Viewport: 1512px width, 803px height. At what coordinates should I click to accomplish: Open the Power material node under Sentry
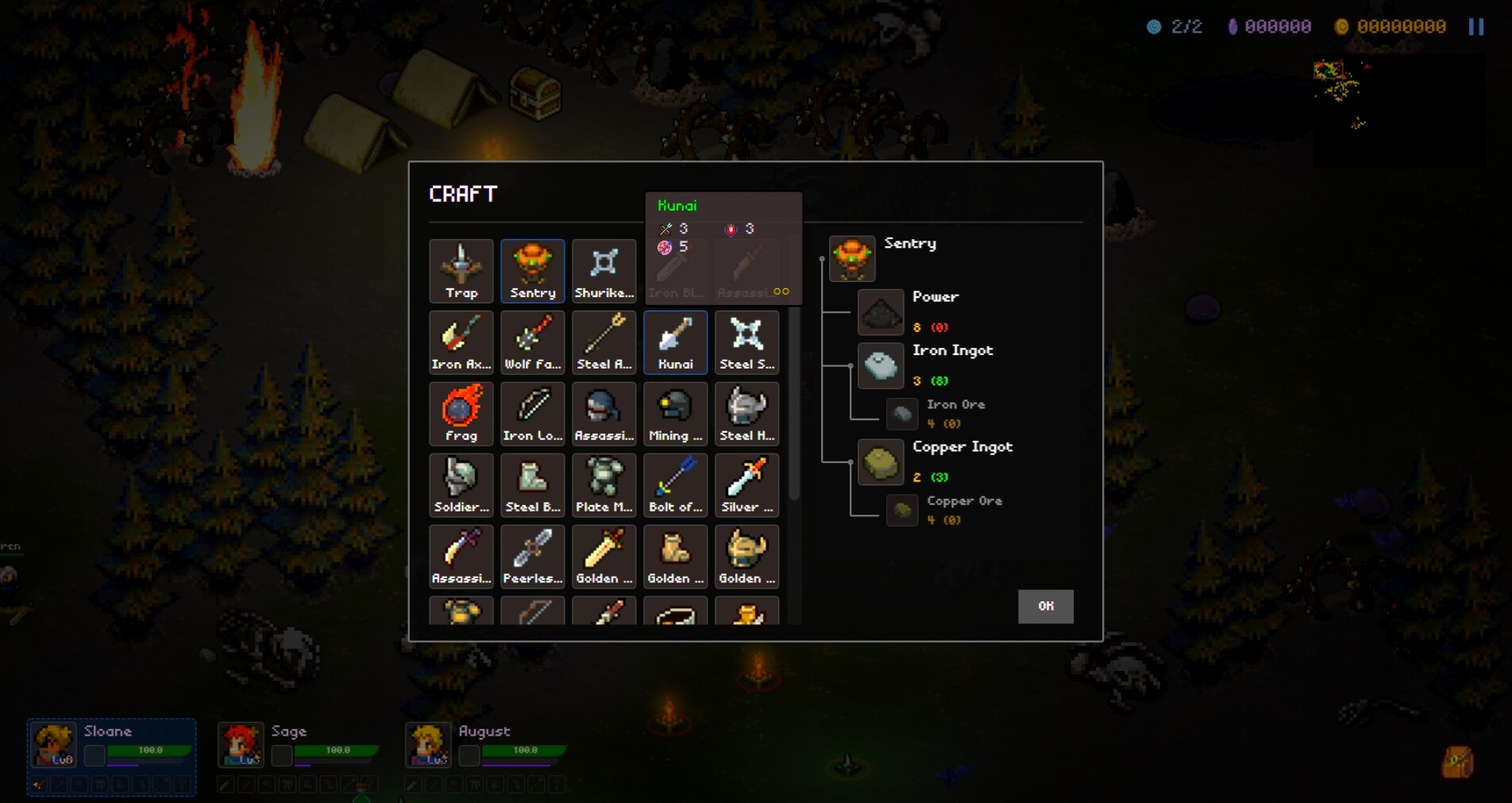pyautogui.click(x=880, y=312)
